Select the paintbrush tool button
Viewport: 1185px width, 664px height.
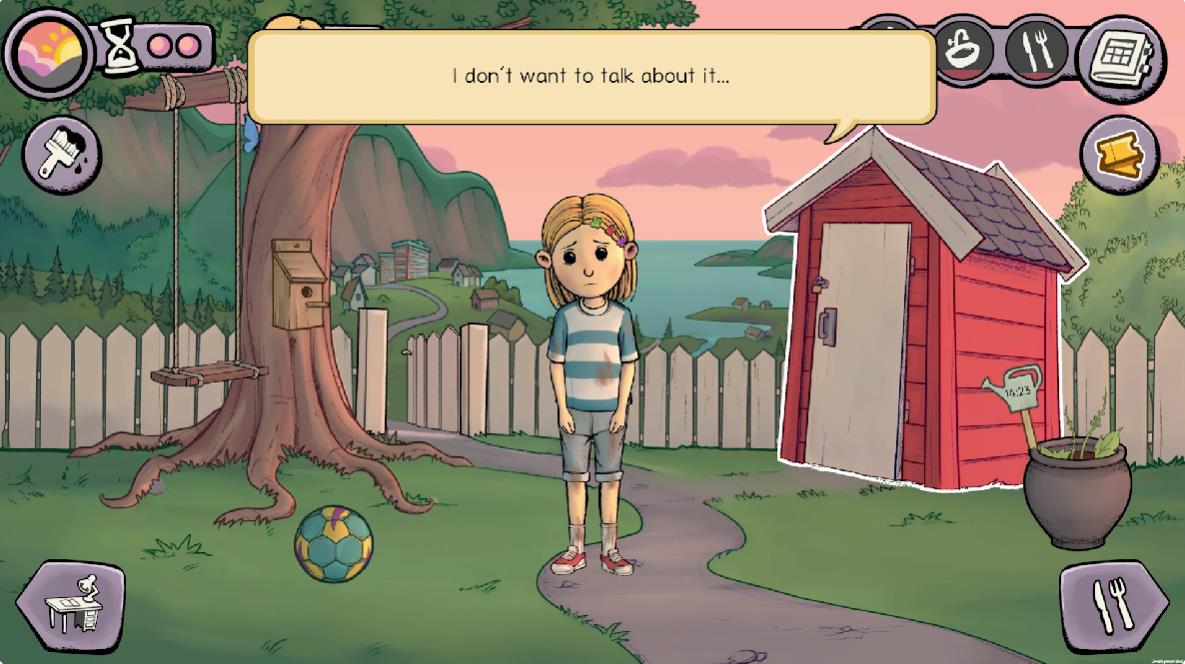pos(62,155)
